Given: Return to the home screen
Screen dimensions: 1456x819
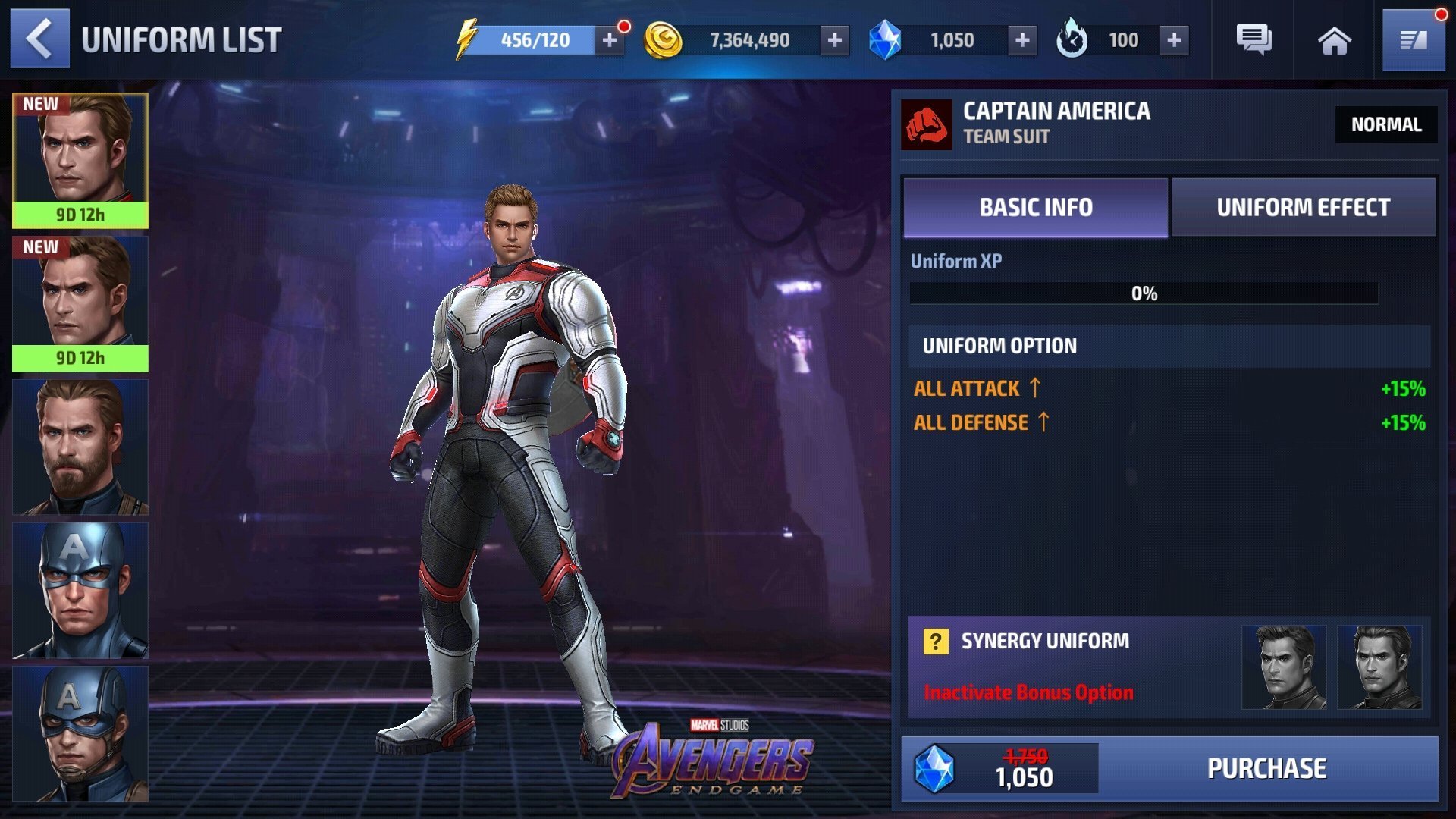Looking at the screenshot, I should click(1334, 40).
